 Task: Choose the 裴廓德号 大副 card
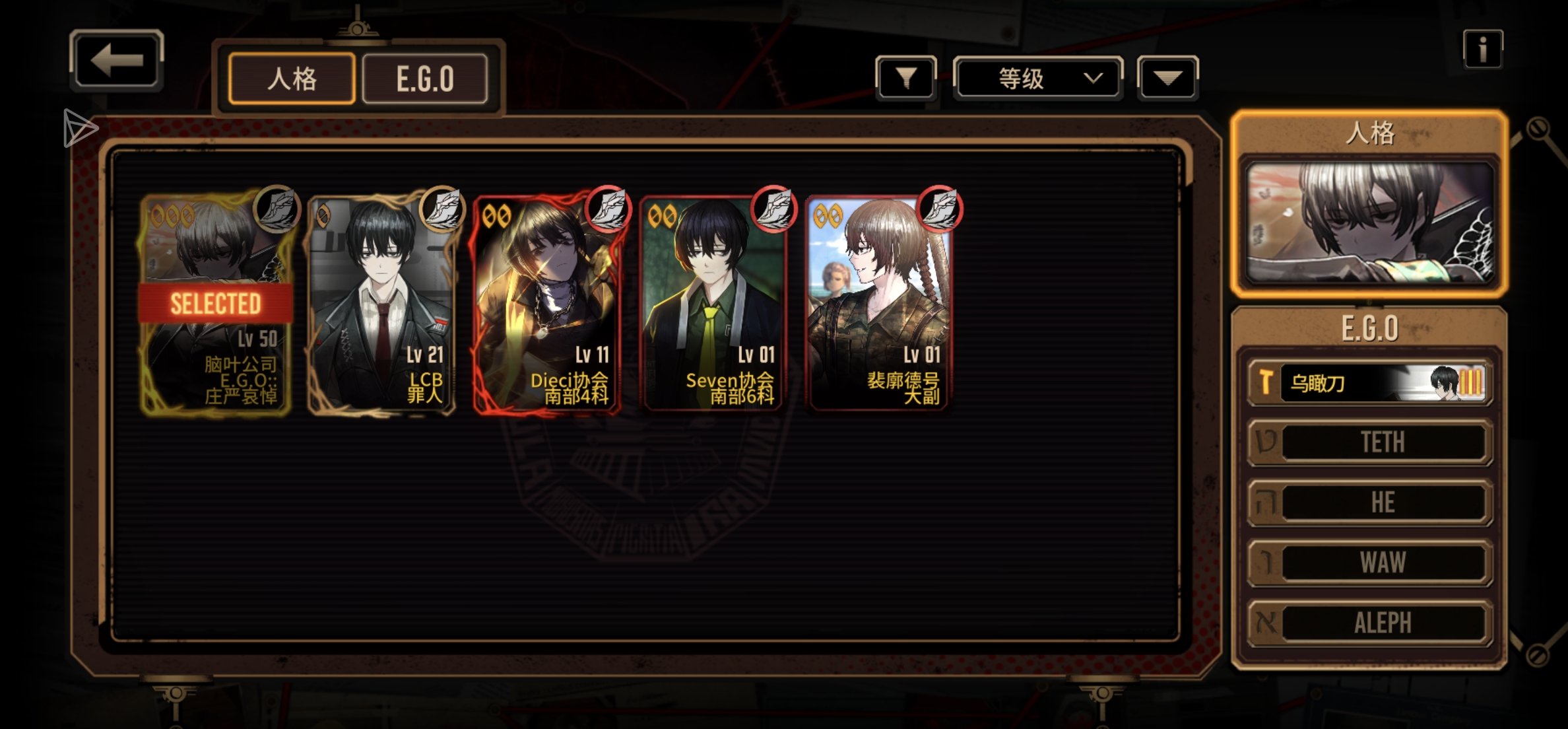878,304
